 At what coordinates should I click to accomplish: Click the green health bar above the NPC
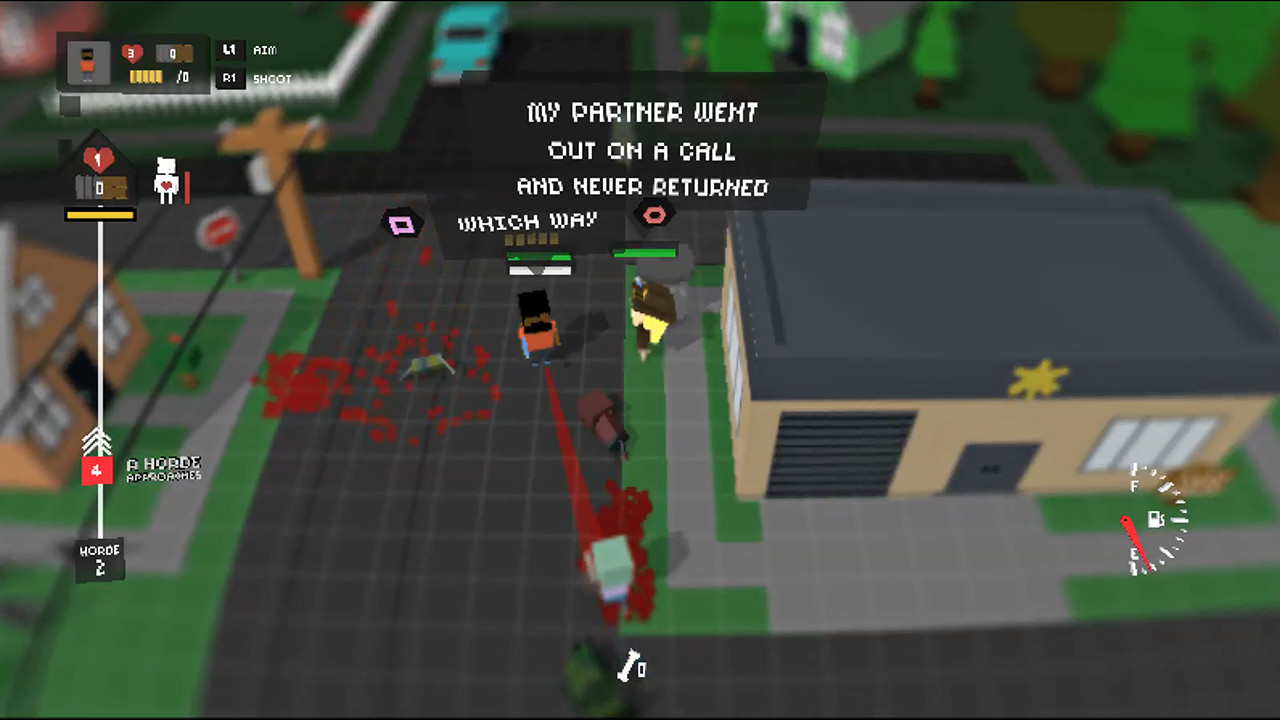coord(644,253)
